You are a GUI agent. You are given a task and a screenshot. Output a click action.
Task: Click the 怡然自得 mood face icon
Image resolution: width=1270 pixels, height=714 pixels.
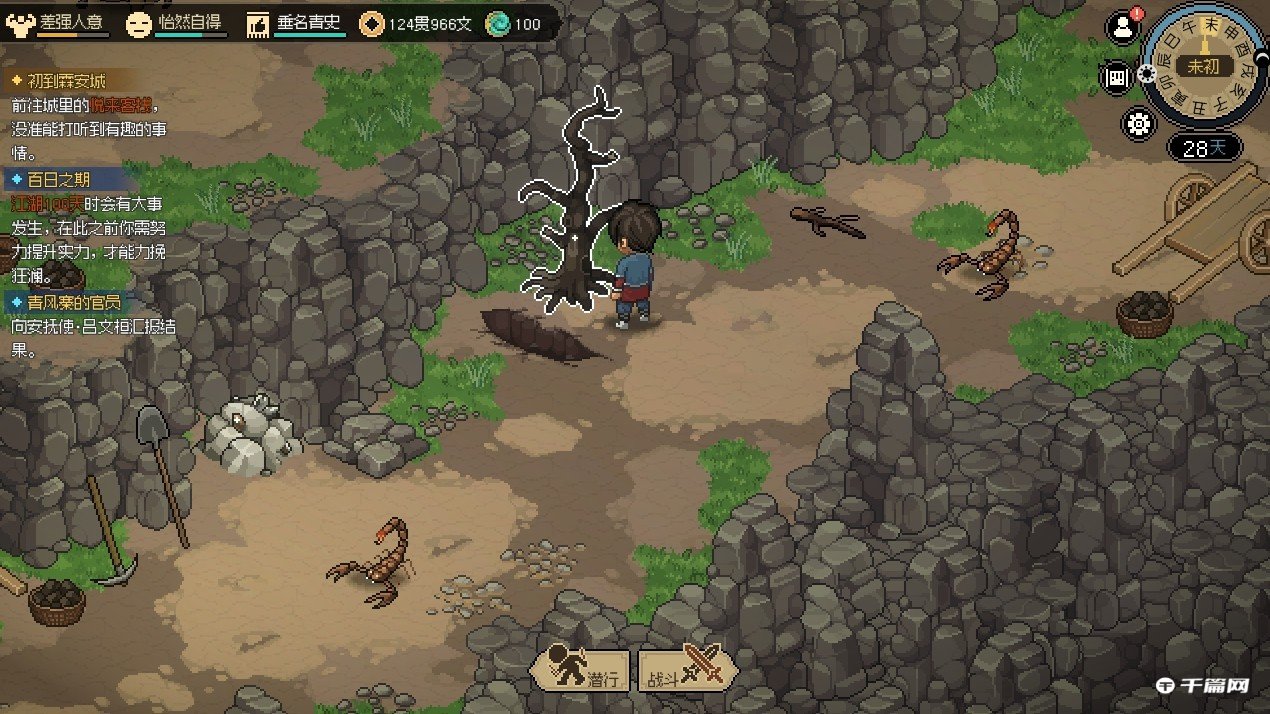[x=139, y=24]
